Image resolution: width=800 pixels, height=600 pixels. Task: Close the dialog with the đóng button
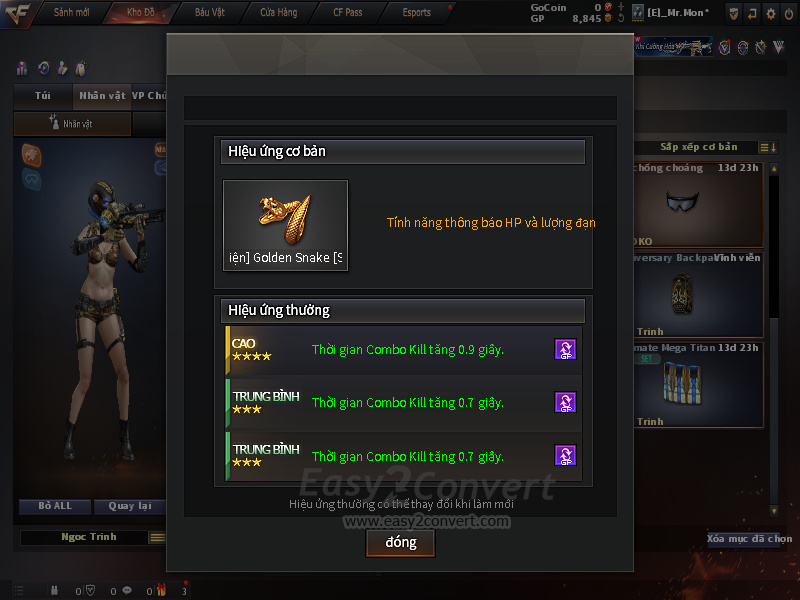pos(399,542)
